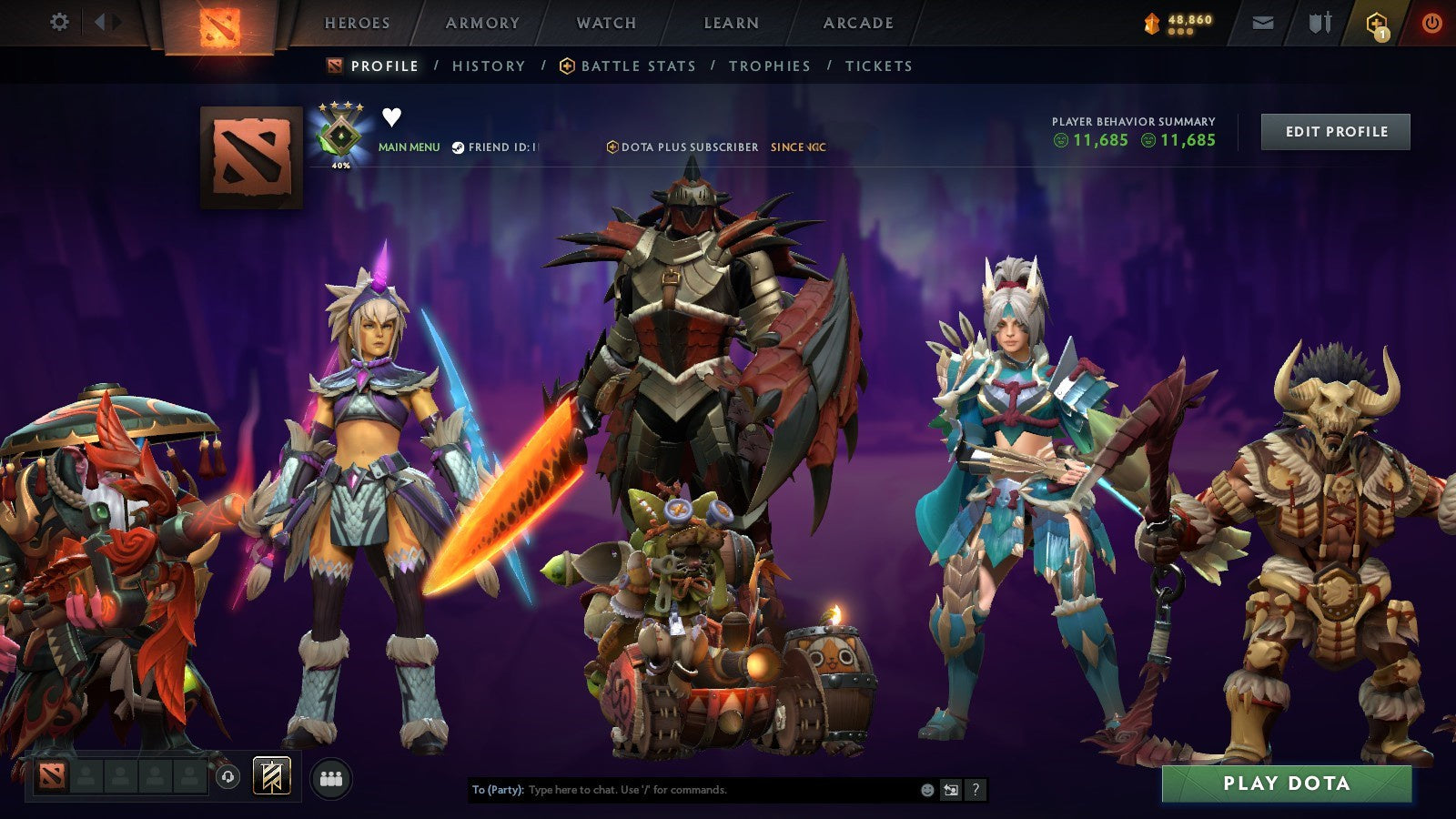Open the ARCADE menu
Viewport: 1456px width, 819px height.
coord(856,23)
